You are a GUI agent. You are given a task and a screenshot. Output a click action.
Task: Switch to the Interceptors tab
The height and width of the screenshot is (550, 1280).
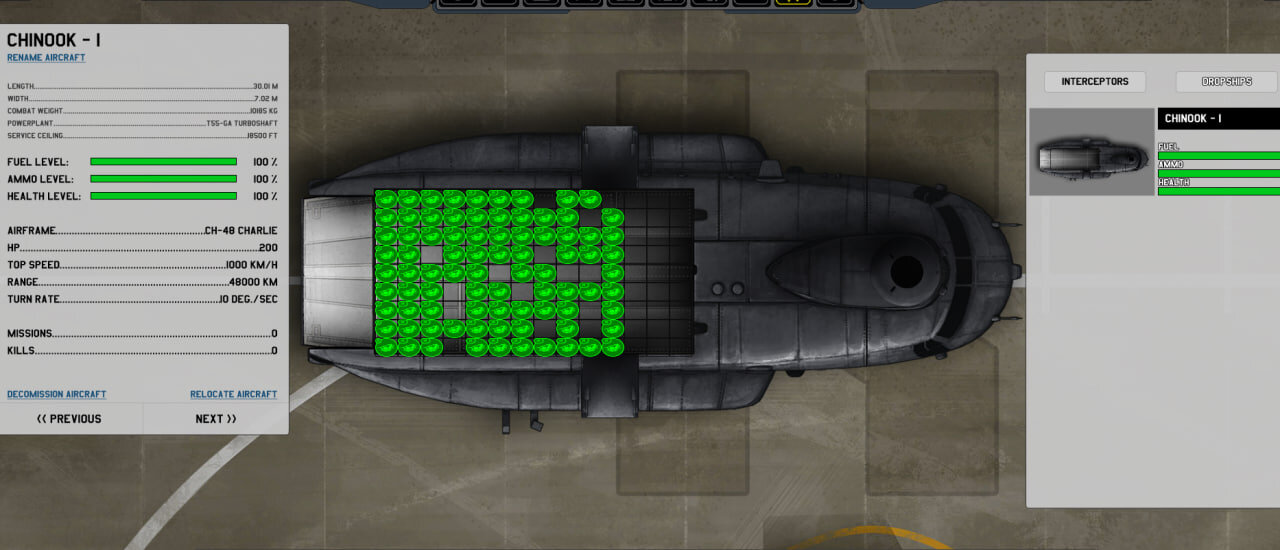click(1094, 82)
